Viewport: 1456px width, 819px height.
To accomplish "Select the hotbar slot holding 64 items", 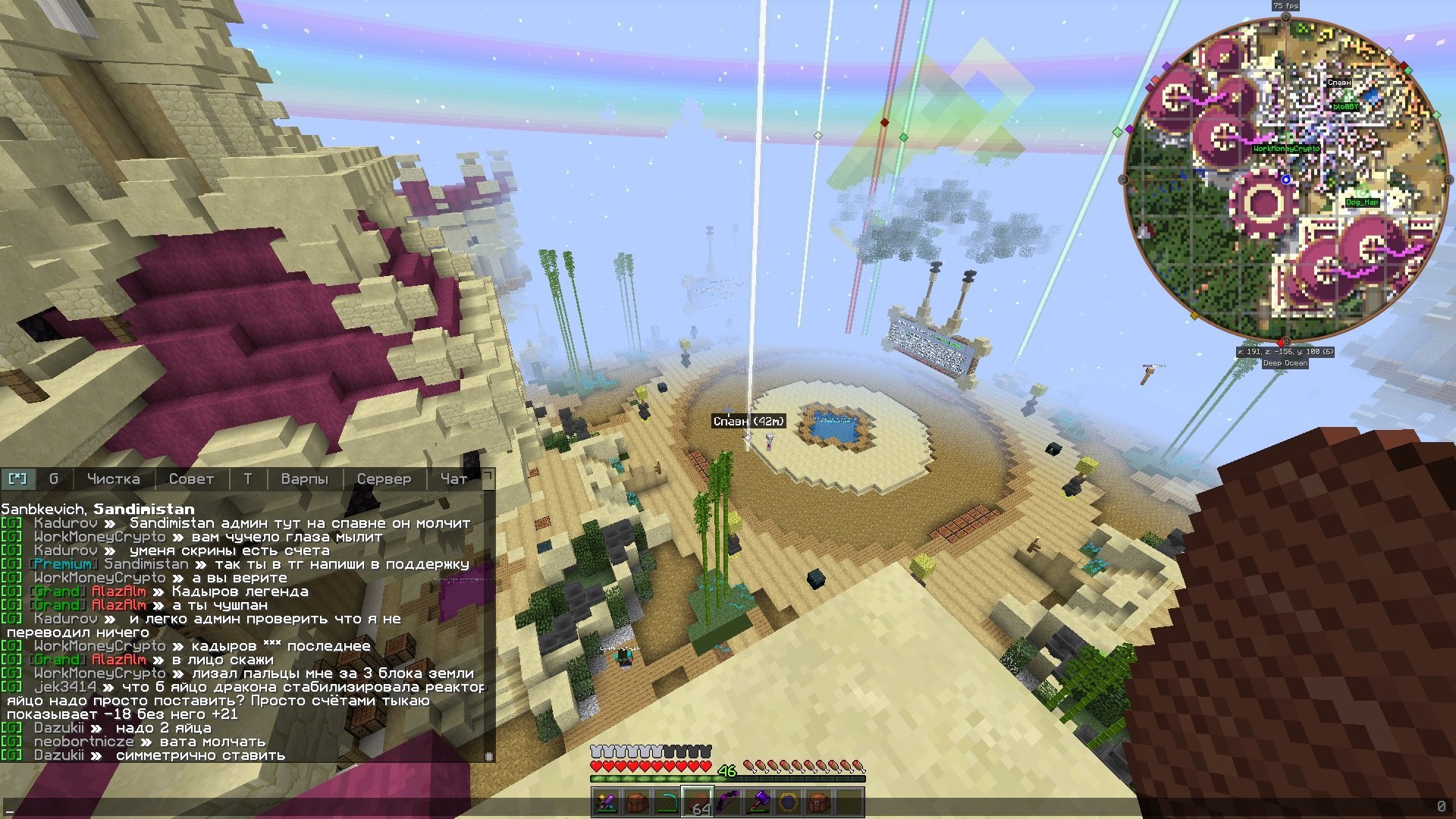I will pos(698,802).
